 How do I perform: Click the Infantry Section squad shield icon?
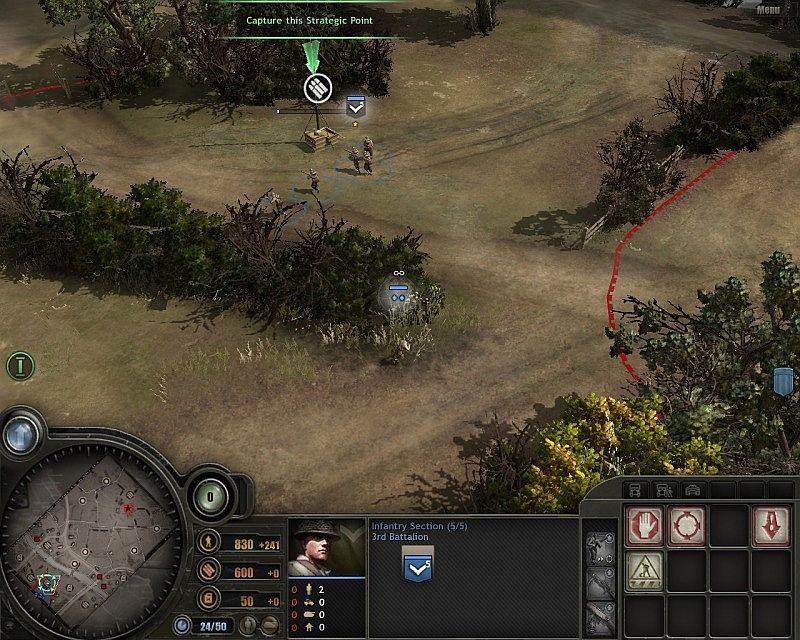pos(416,570)
